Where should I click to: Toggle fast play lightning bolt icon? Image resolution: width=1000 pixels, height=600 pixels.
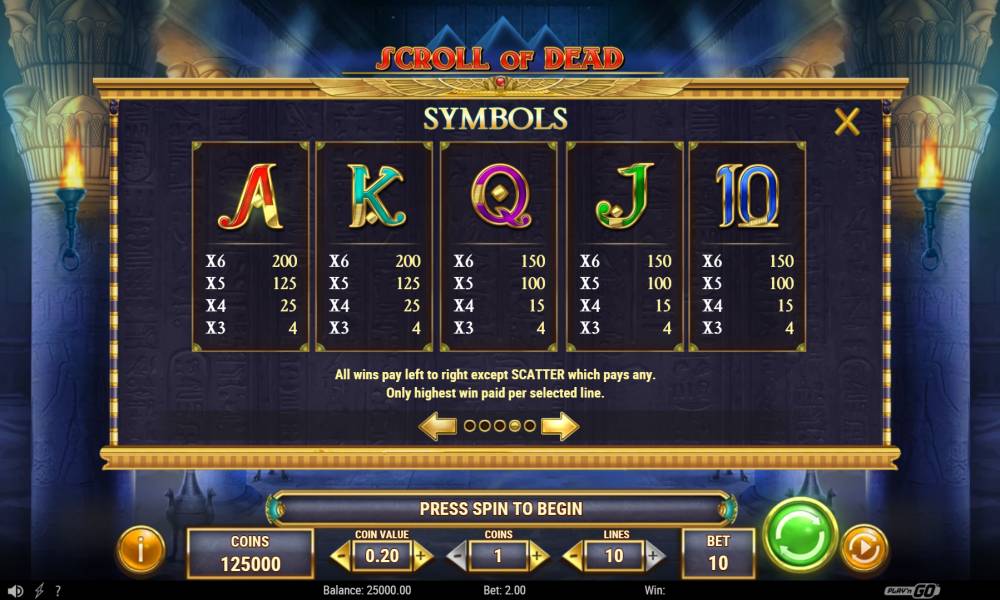(x=39, y=591)
